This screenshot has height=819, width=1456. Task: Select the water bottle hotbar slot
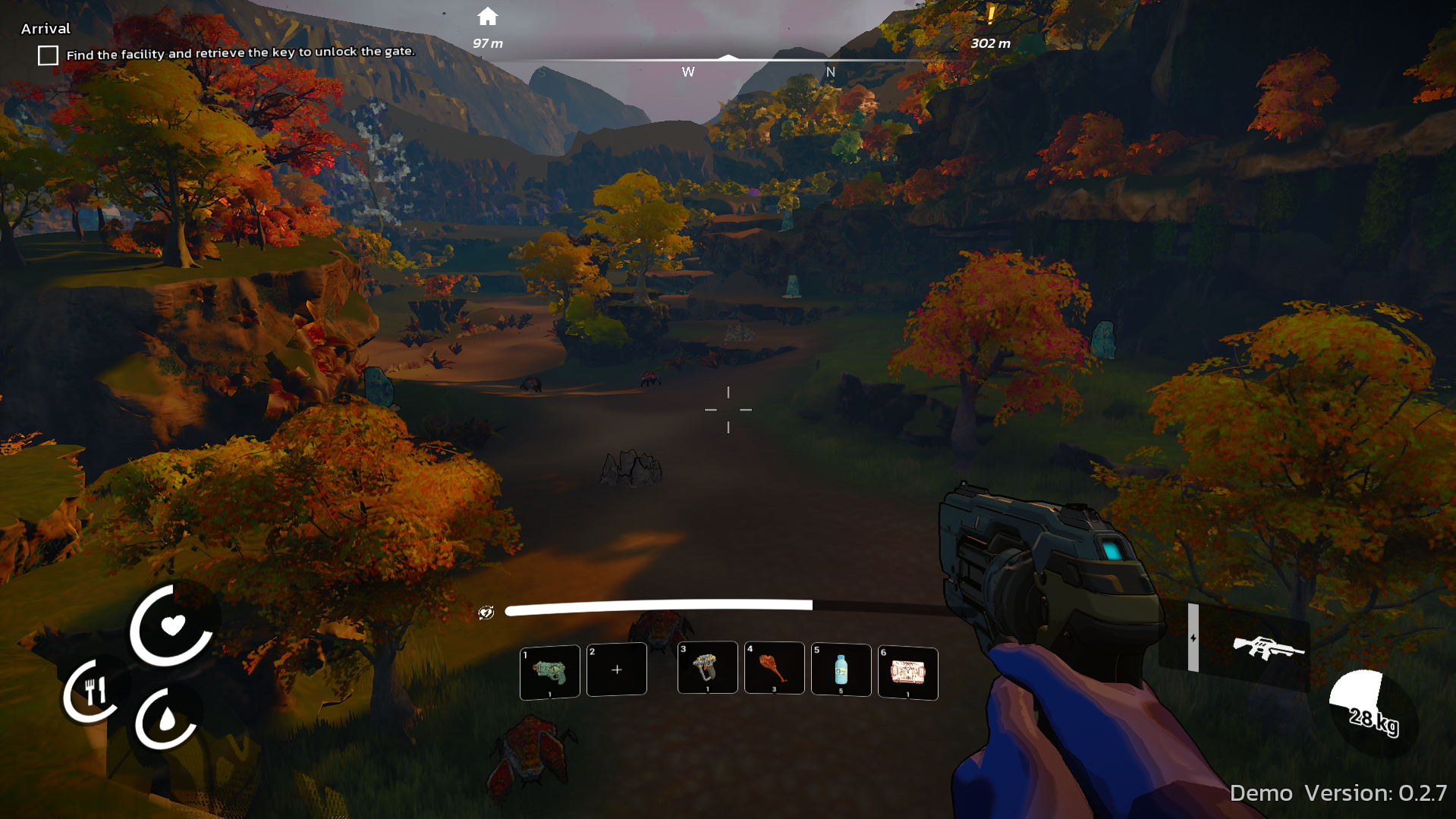pos(841,669)
